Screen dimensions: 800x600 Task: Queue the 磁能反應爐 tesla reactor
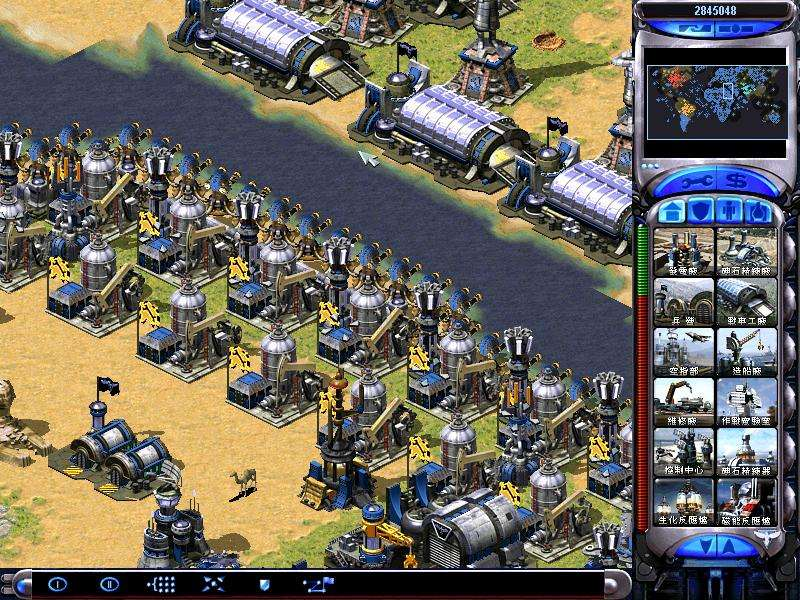[746, 501]
